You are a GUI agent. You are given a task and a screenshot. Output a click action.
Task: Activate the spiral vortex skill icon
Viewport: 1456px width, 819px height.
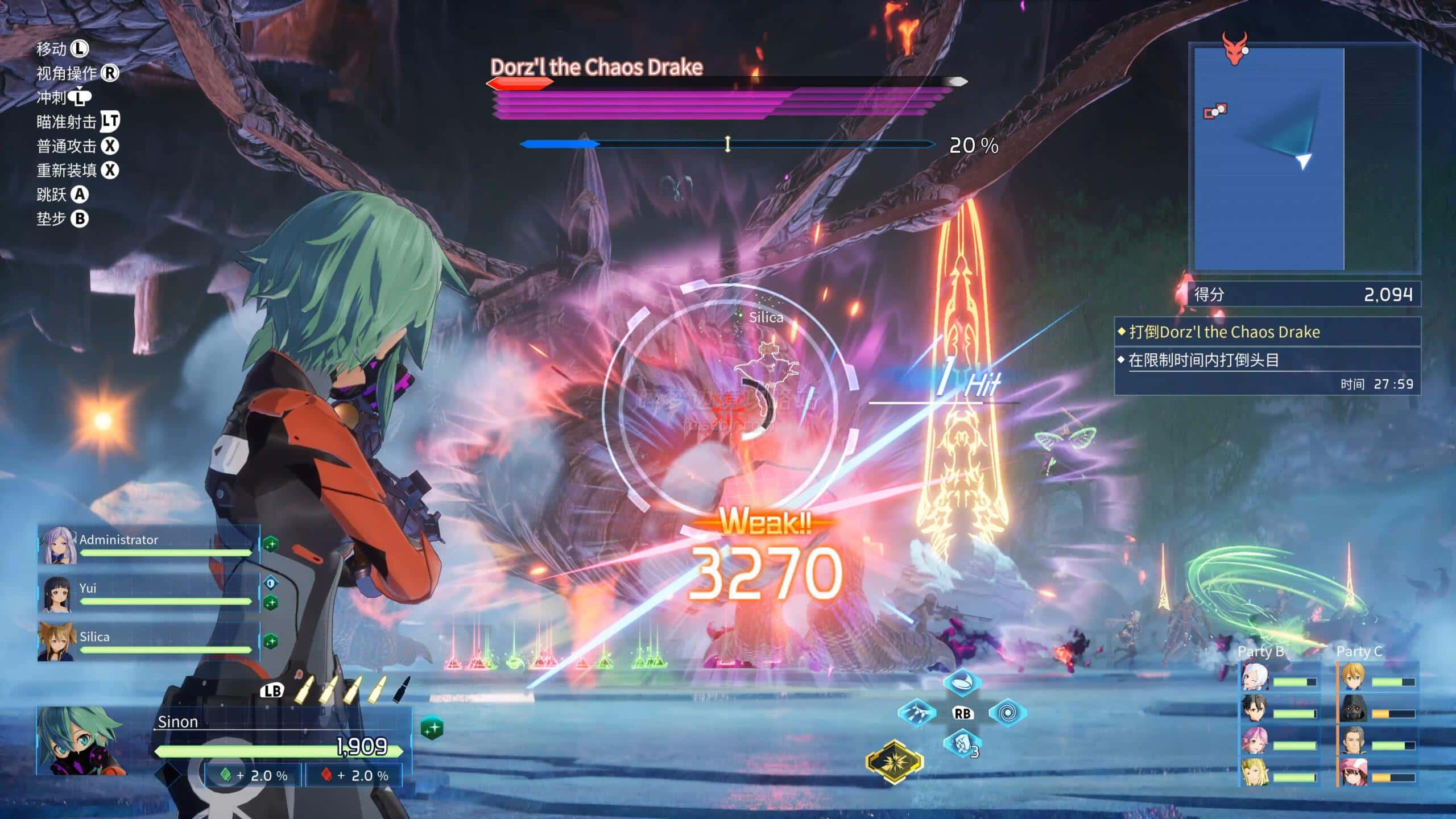click(x=1007, y=713)
